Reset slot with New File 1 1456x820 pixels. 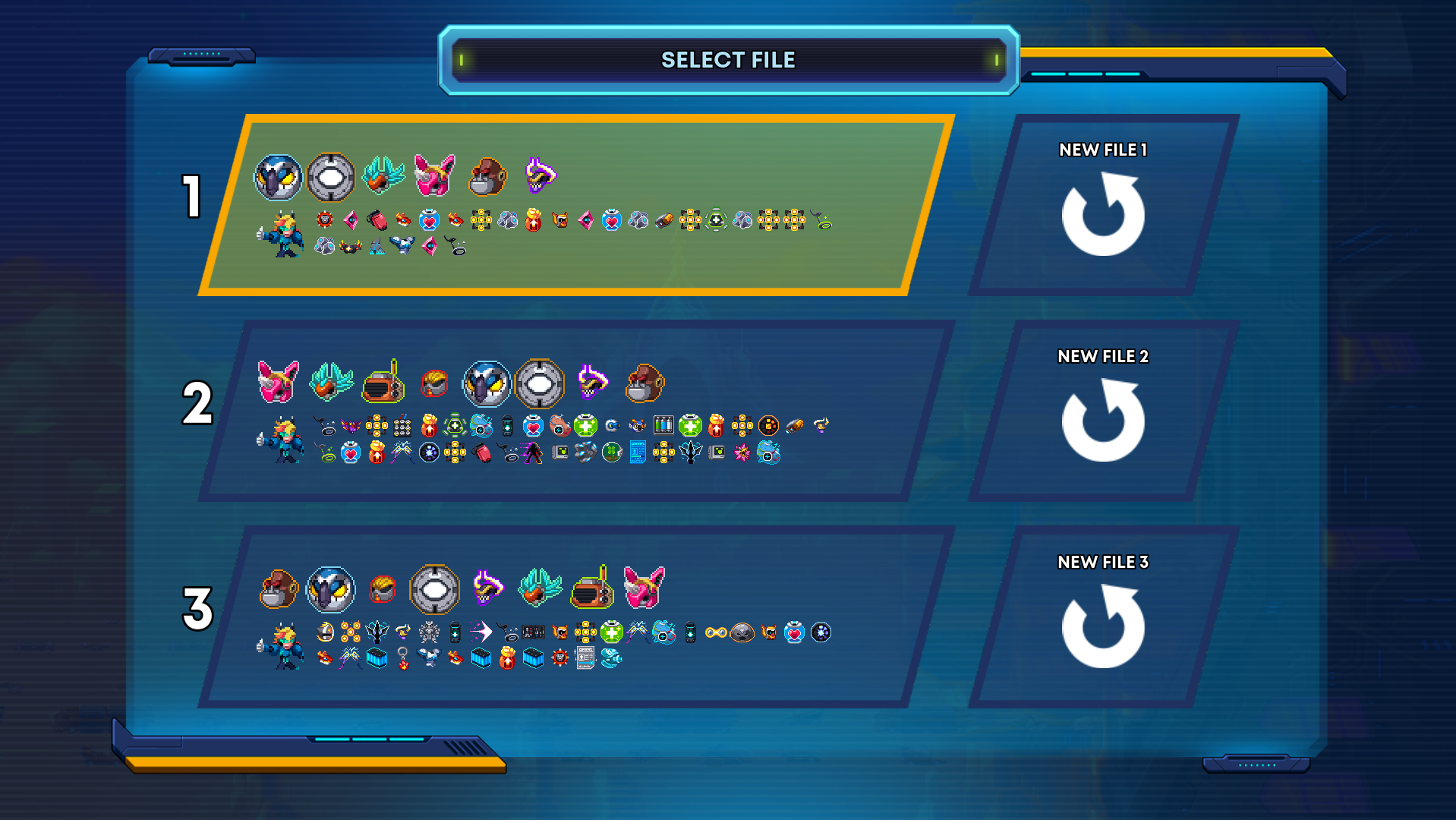[1103, 205]
